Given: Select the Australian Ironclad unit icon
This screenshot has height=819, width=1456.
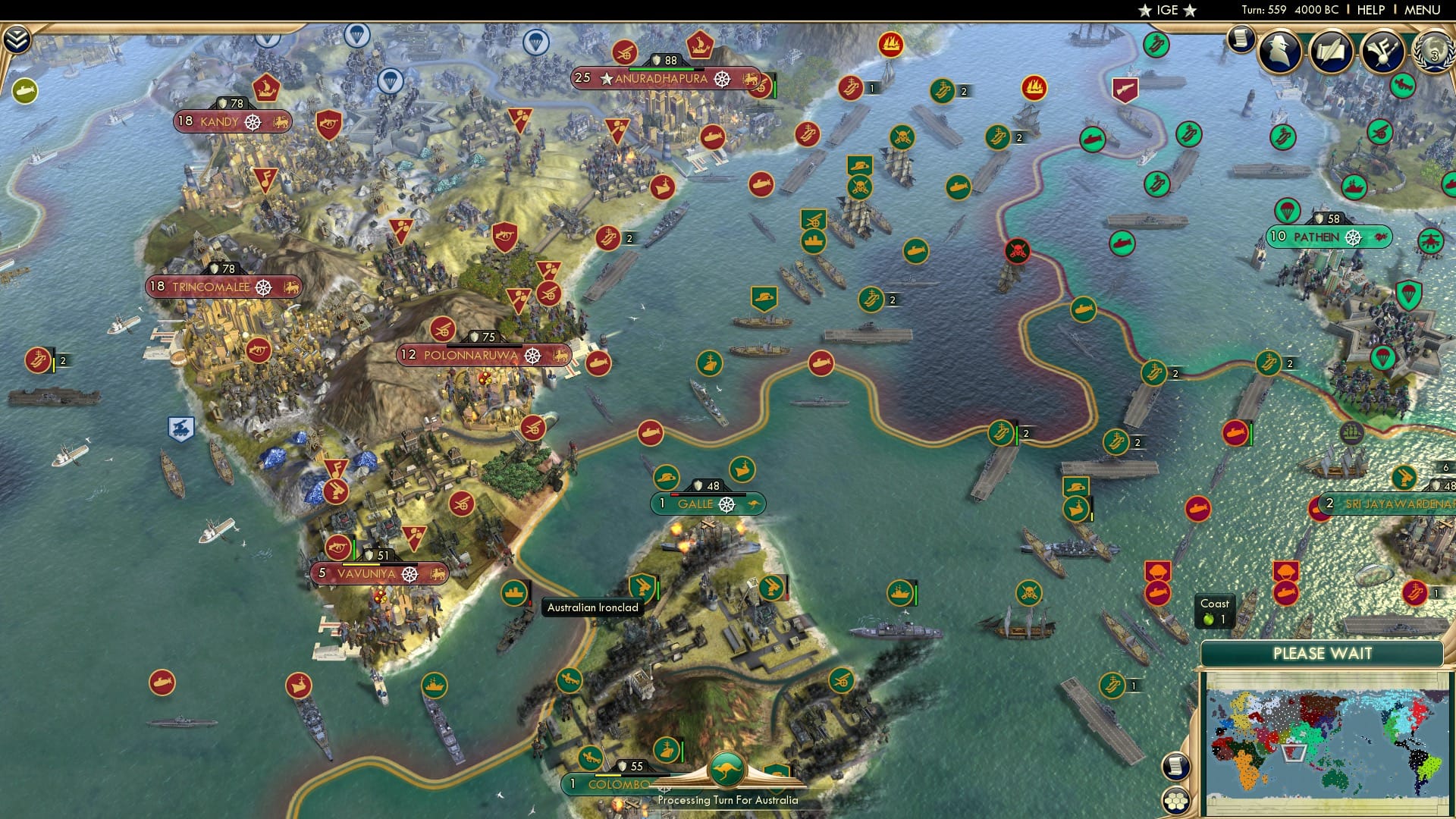Looking at the screenshot, I should [514, 591].
